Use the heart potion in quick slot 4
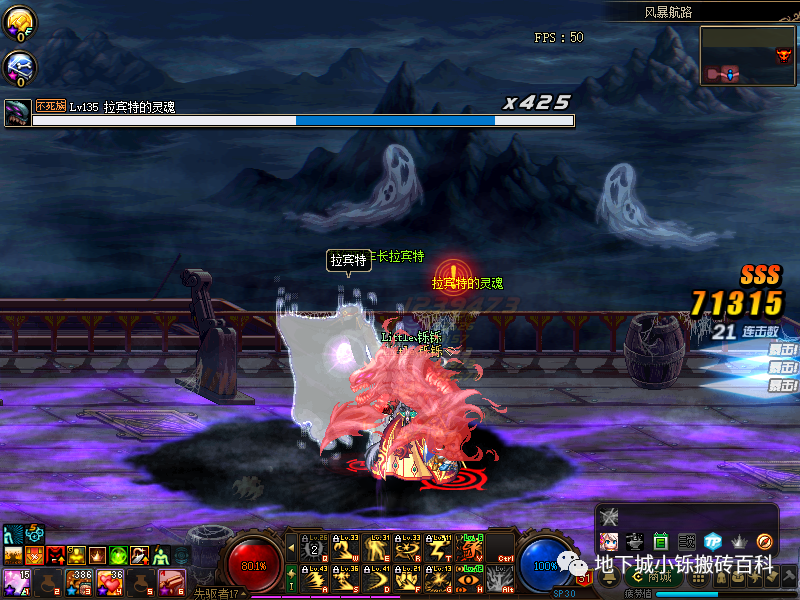This screenshot has width=800, height=600. pos(109,581)
